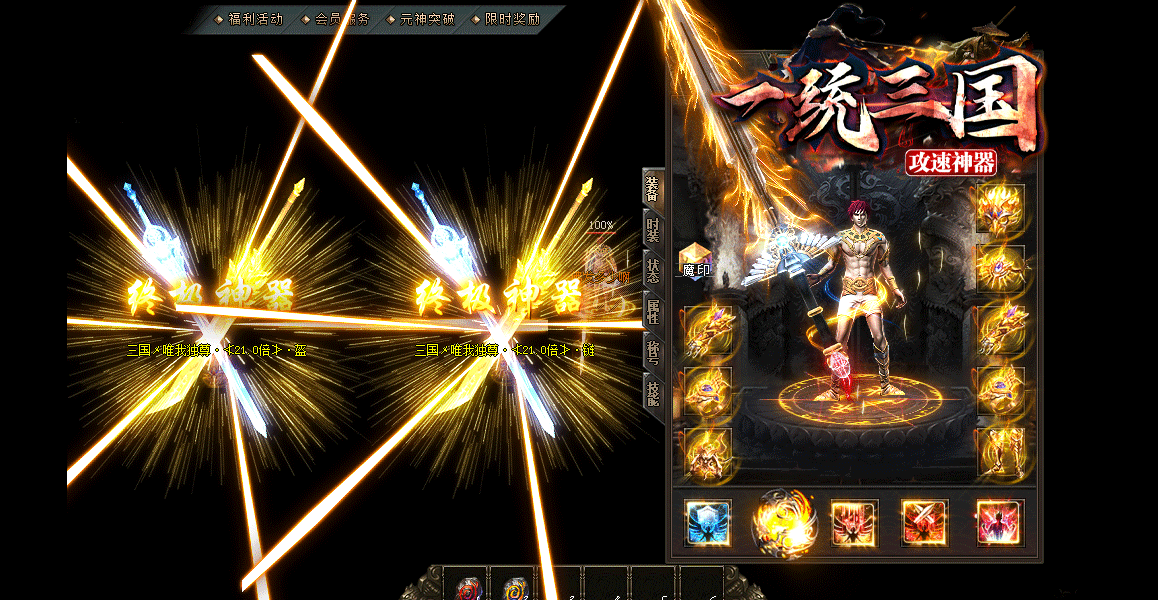Viewport: 1158px width, 600px height.
Task: Click the red crossed swords slot
Action: point(925,523)
